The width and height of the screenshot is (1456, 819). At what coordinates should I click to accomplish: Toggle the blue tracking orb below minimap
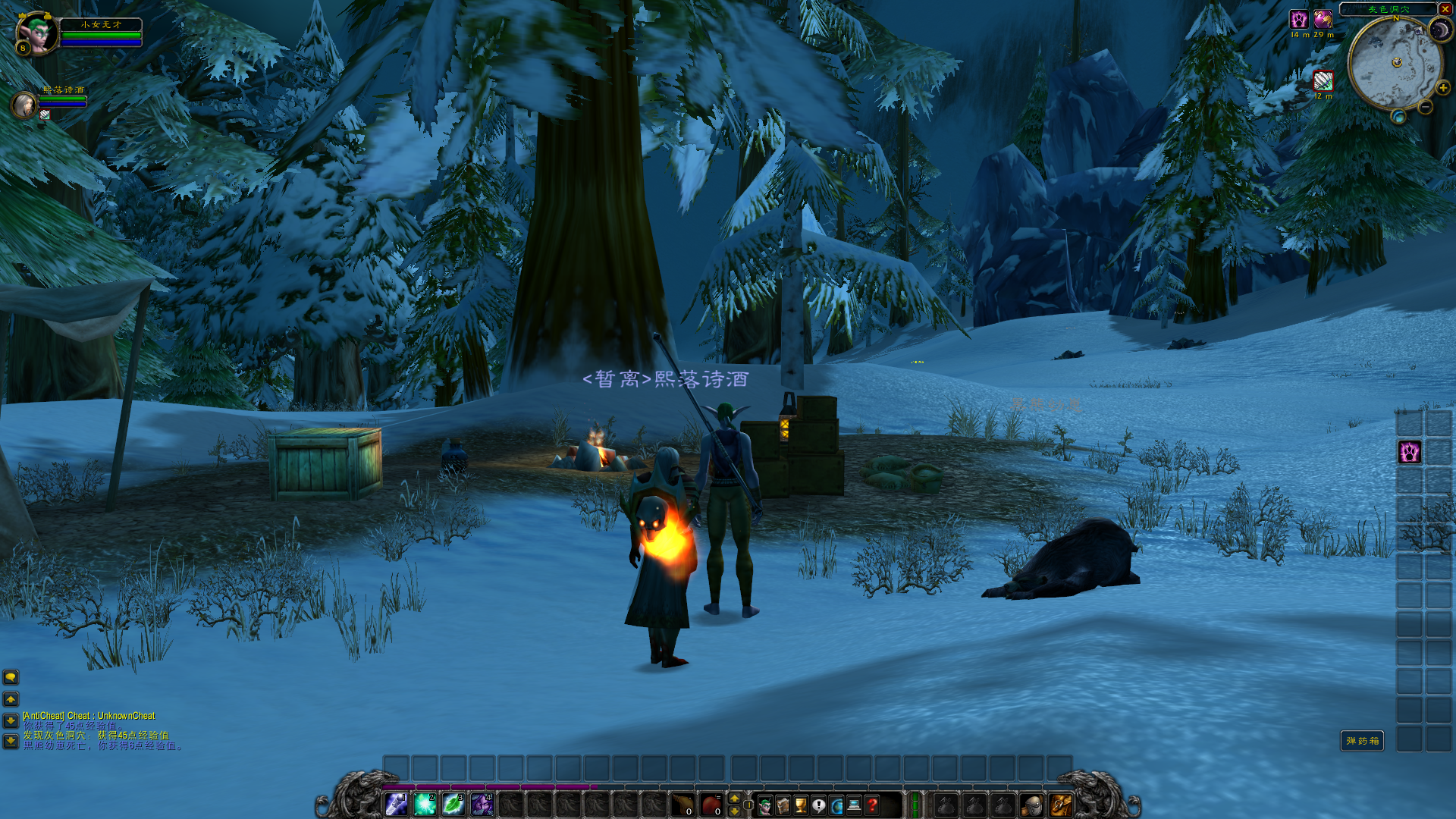pos(1398,117)
